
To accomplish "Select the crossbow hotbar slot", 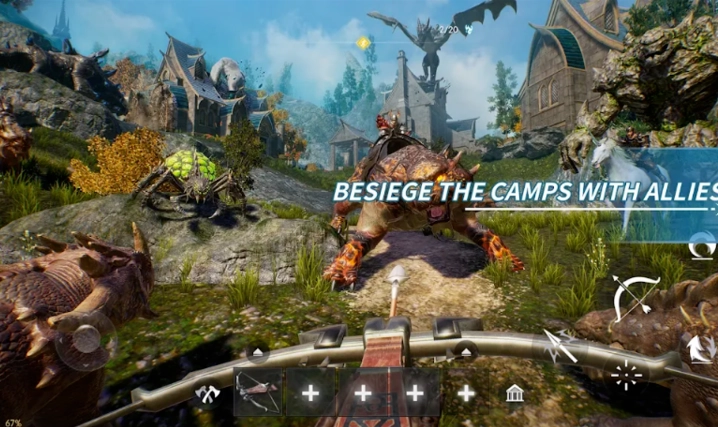I will point(258,392).
